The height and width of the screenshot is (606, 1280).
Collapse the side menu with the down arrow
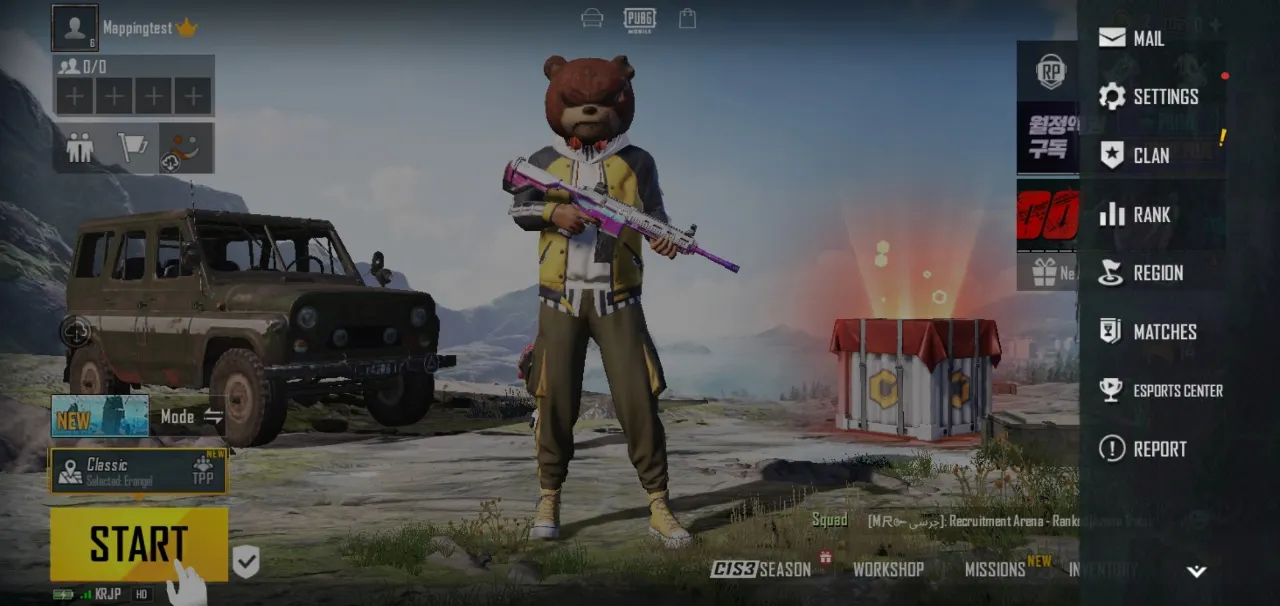coord(1196,572)
